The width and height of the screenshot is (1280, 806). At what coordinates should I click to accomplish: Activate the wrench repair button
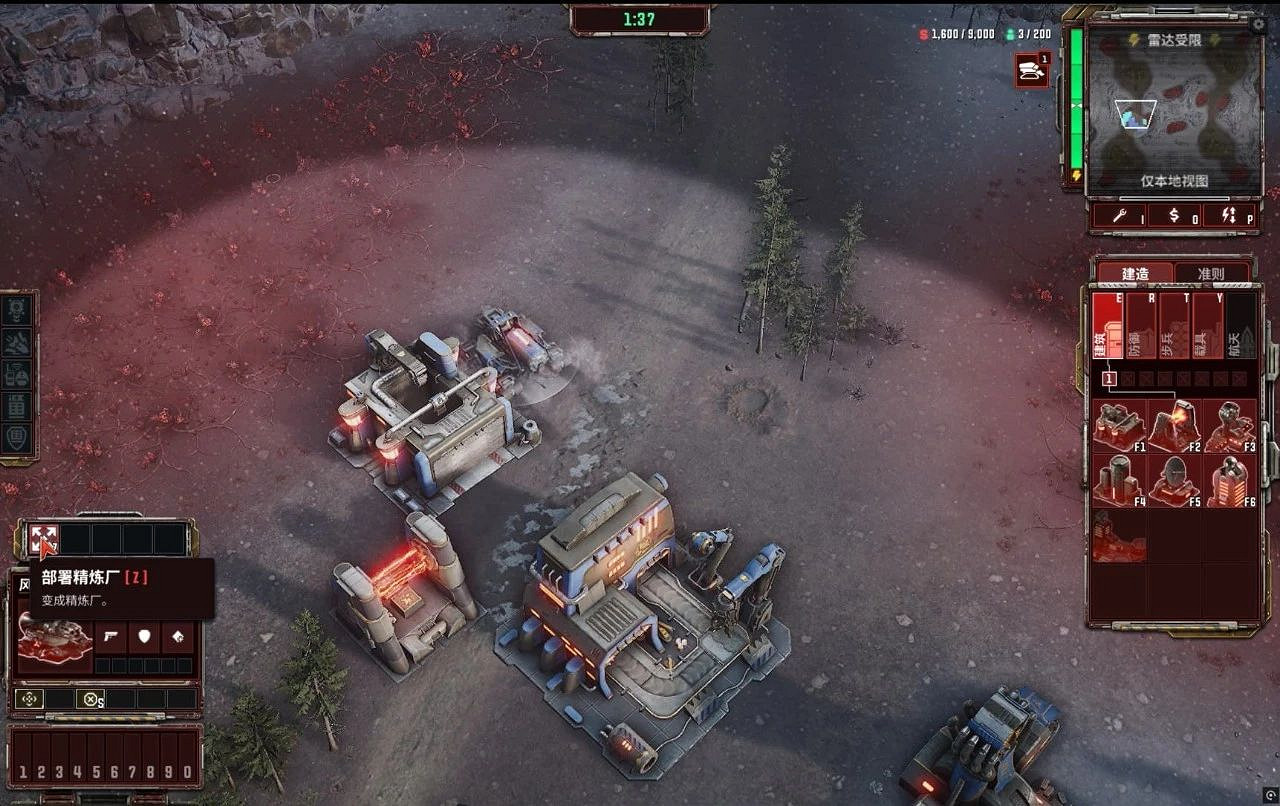coord(1118,215)
